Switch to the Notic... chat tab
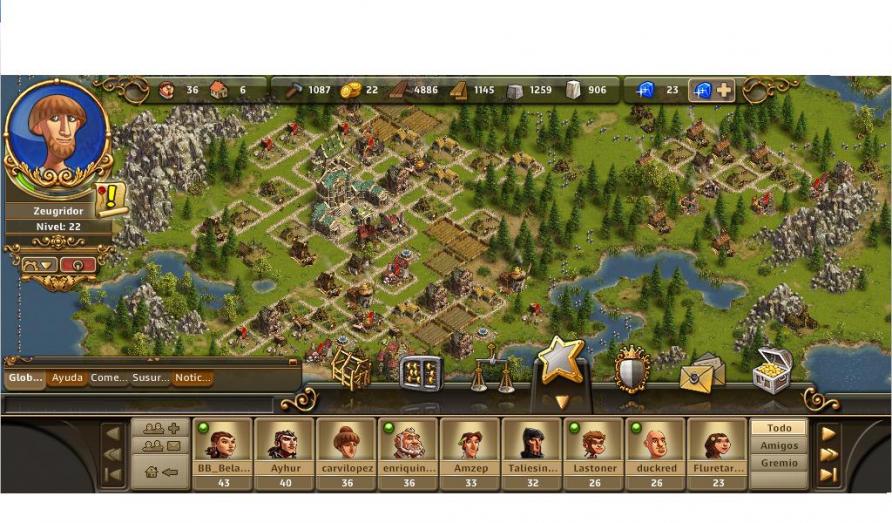The height and width of the screenshot is (523, 892). 192,378
